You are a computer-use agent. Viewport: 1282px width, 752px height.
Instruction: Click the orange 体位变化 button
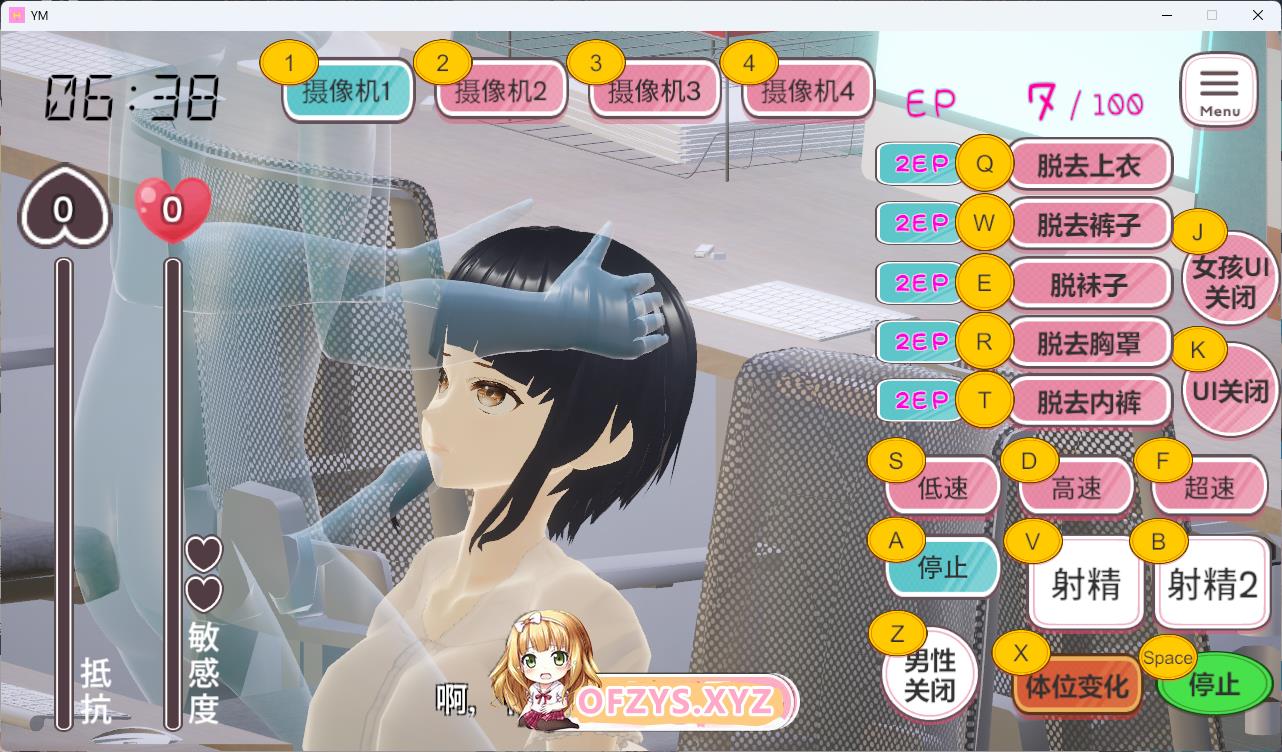click(1077, 687)
